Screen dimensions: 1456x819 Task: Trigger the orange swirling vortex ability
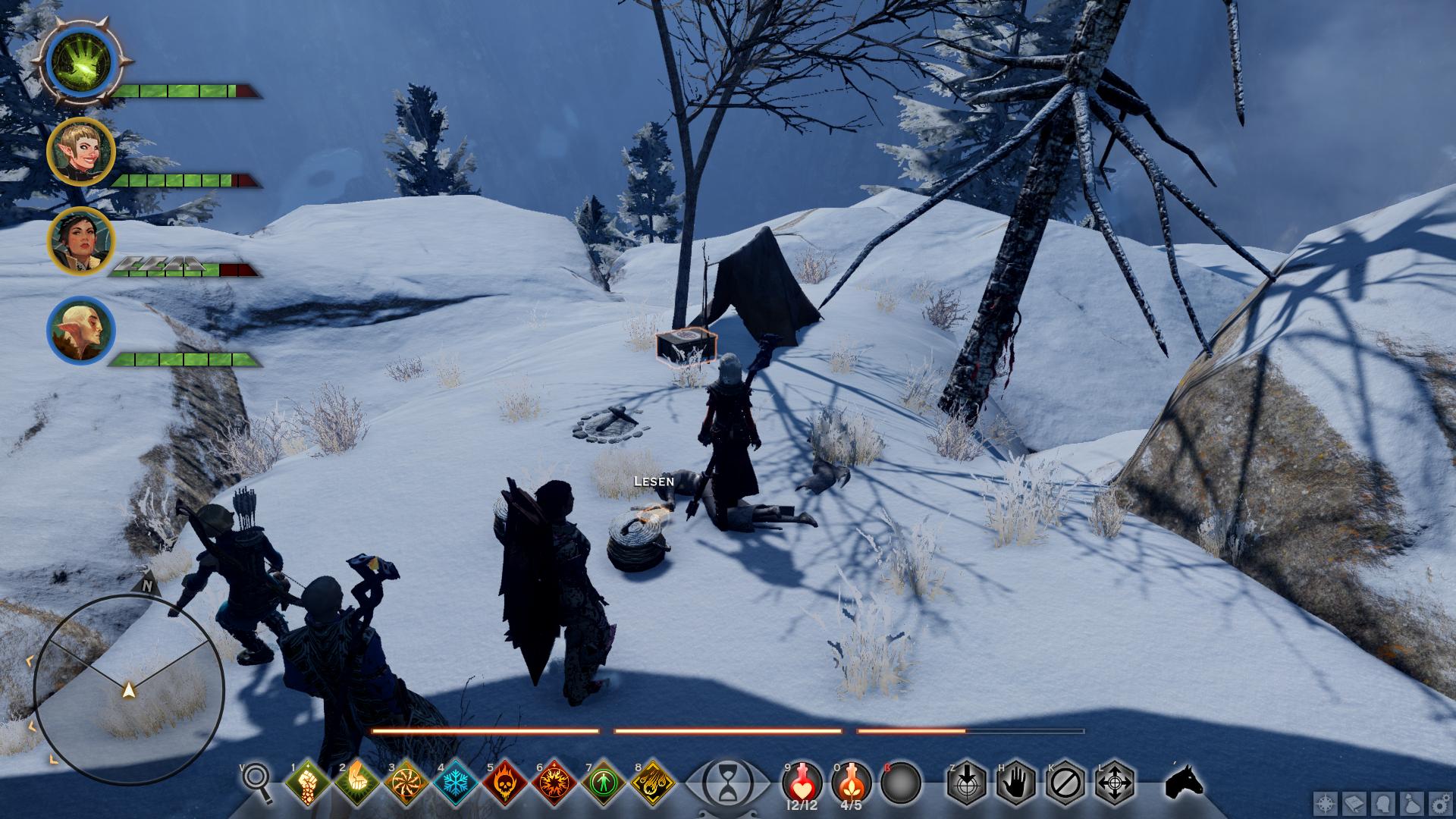click(x=406, y=781)
